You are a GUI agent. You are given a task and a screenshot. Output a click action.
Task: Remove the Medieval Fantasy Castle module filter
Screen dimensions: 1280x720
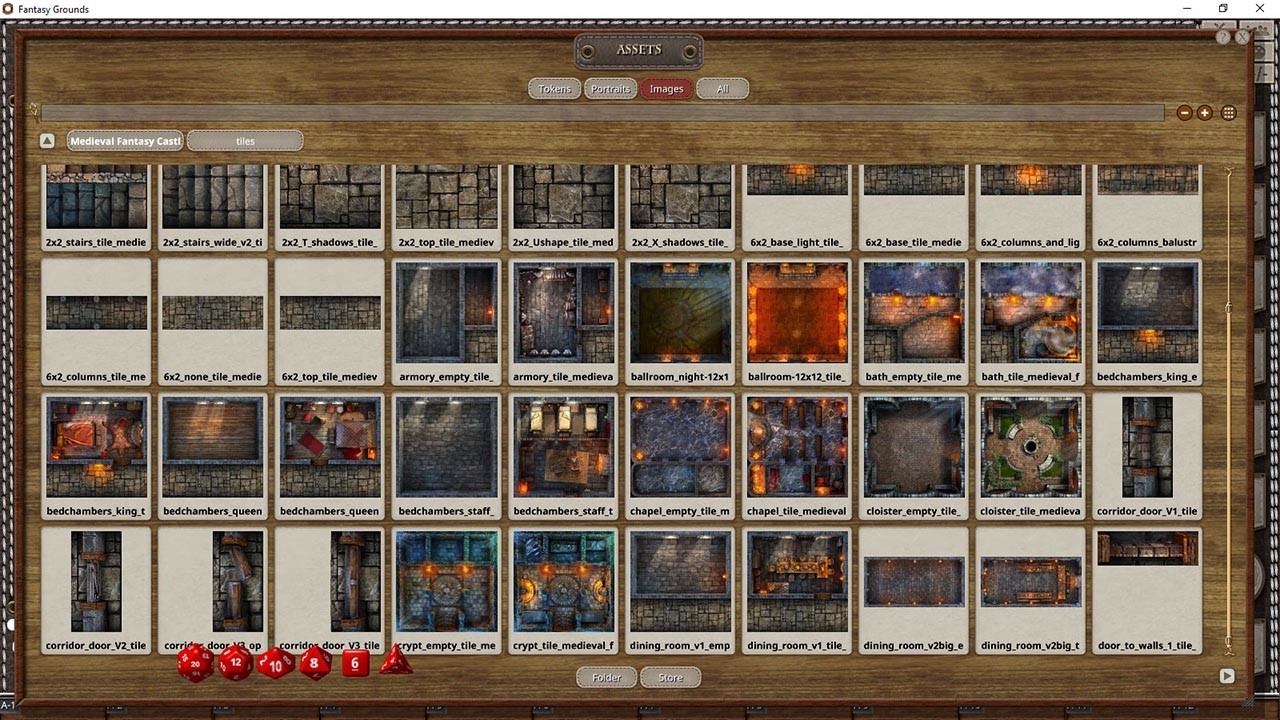tap(124, 140)
